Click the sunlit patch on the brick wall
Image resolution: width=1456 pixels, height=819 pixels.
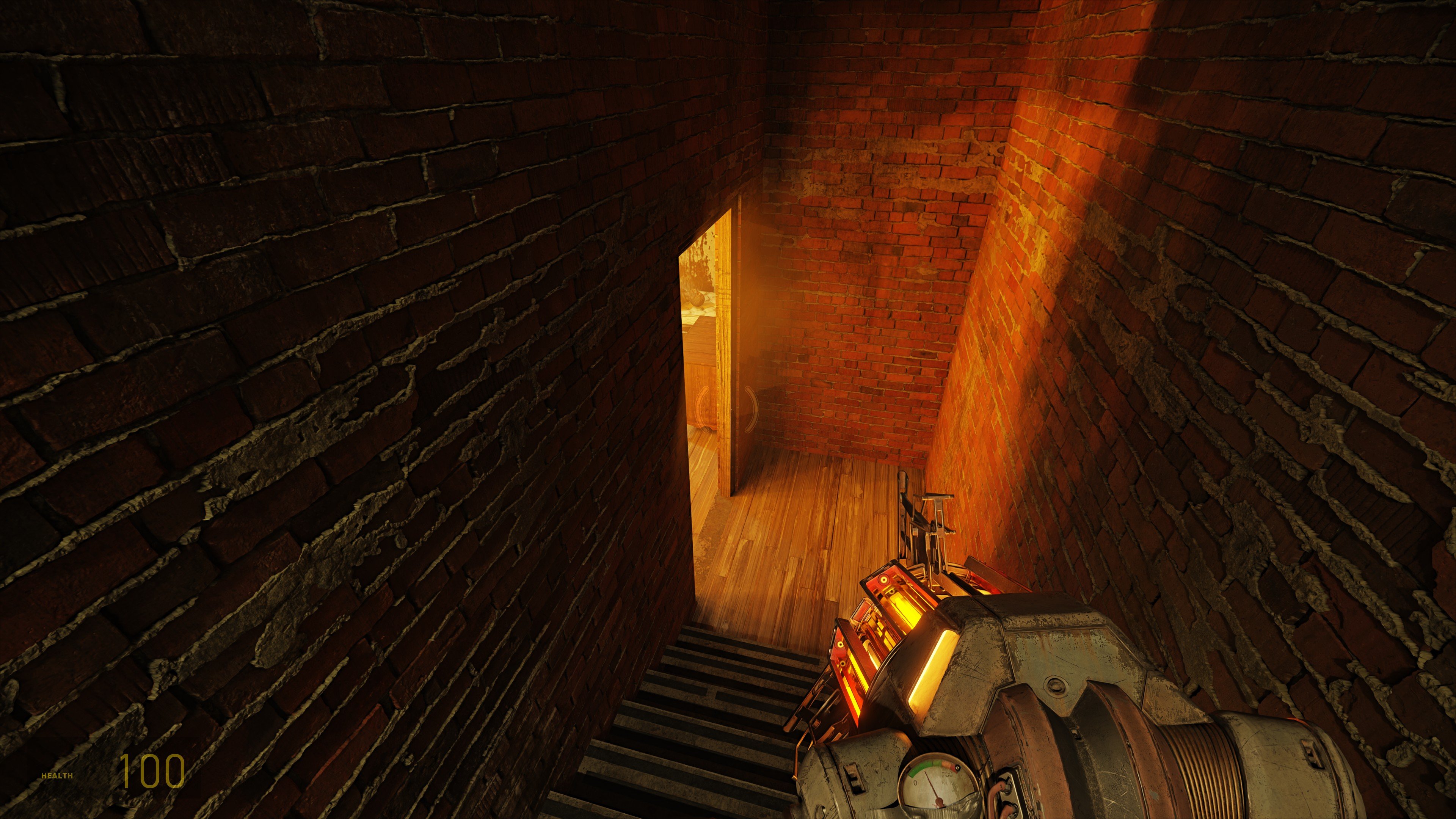1046,169
